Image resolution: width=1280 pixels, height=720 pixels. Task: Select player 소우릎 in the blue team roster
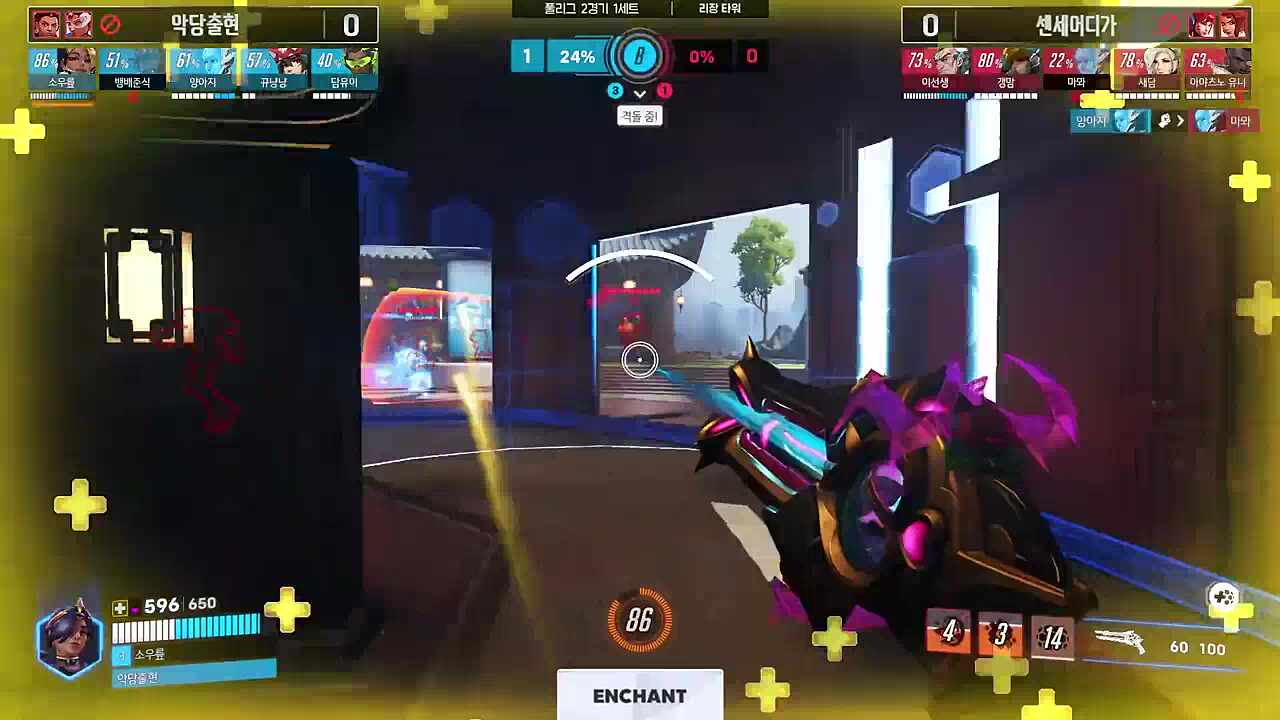click(x=62, y=69)
